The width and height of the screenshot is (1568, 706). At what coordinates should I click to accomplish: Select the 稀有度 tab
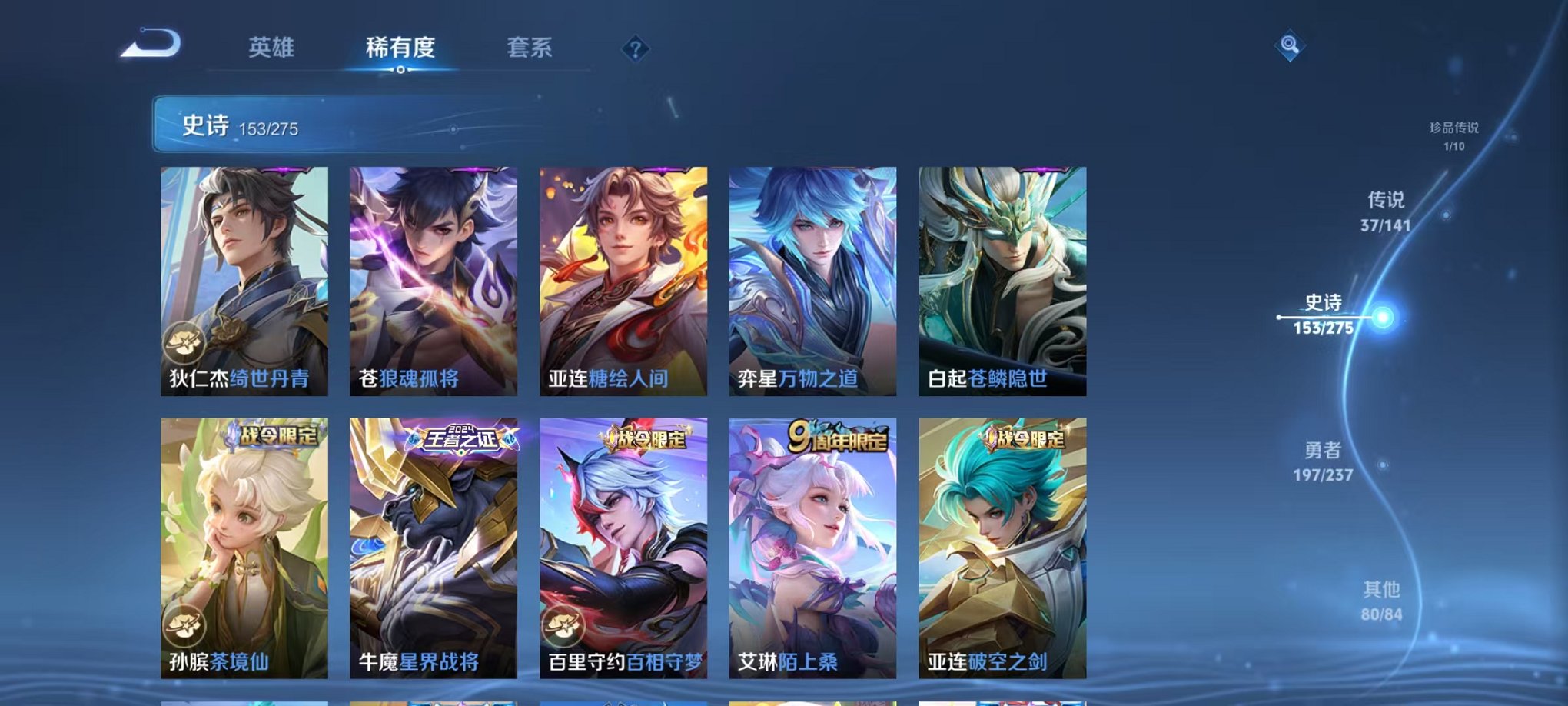(398, 48)
